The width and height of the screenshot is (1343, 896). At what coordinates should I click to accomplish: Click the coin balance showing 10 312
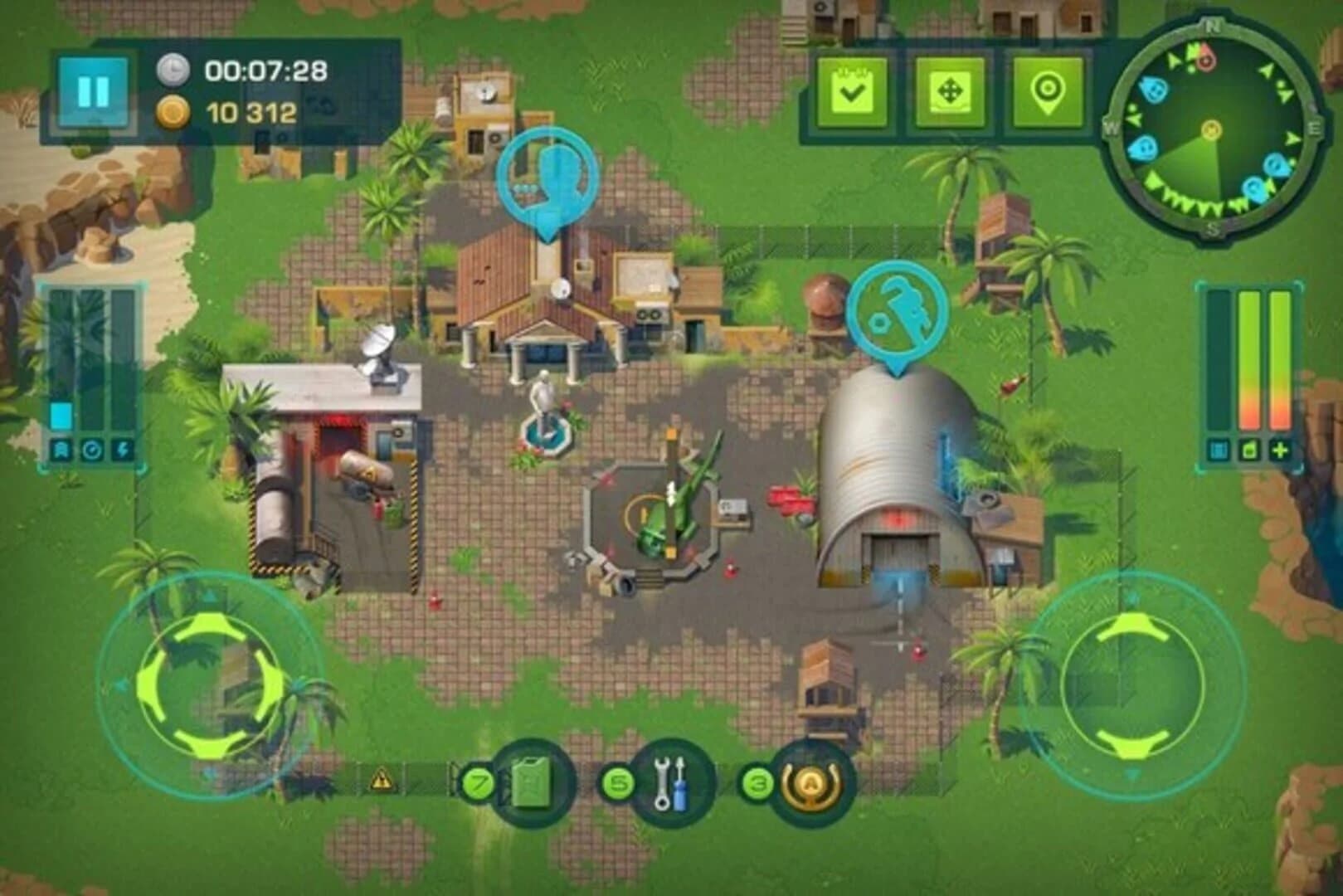coord(246,110)
